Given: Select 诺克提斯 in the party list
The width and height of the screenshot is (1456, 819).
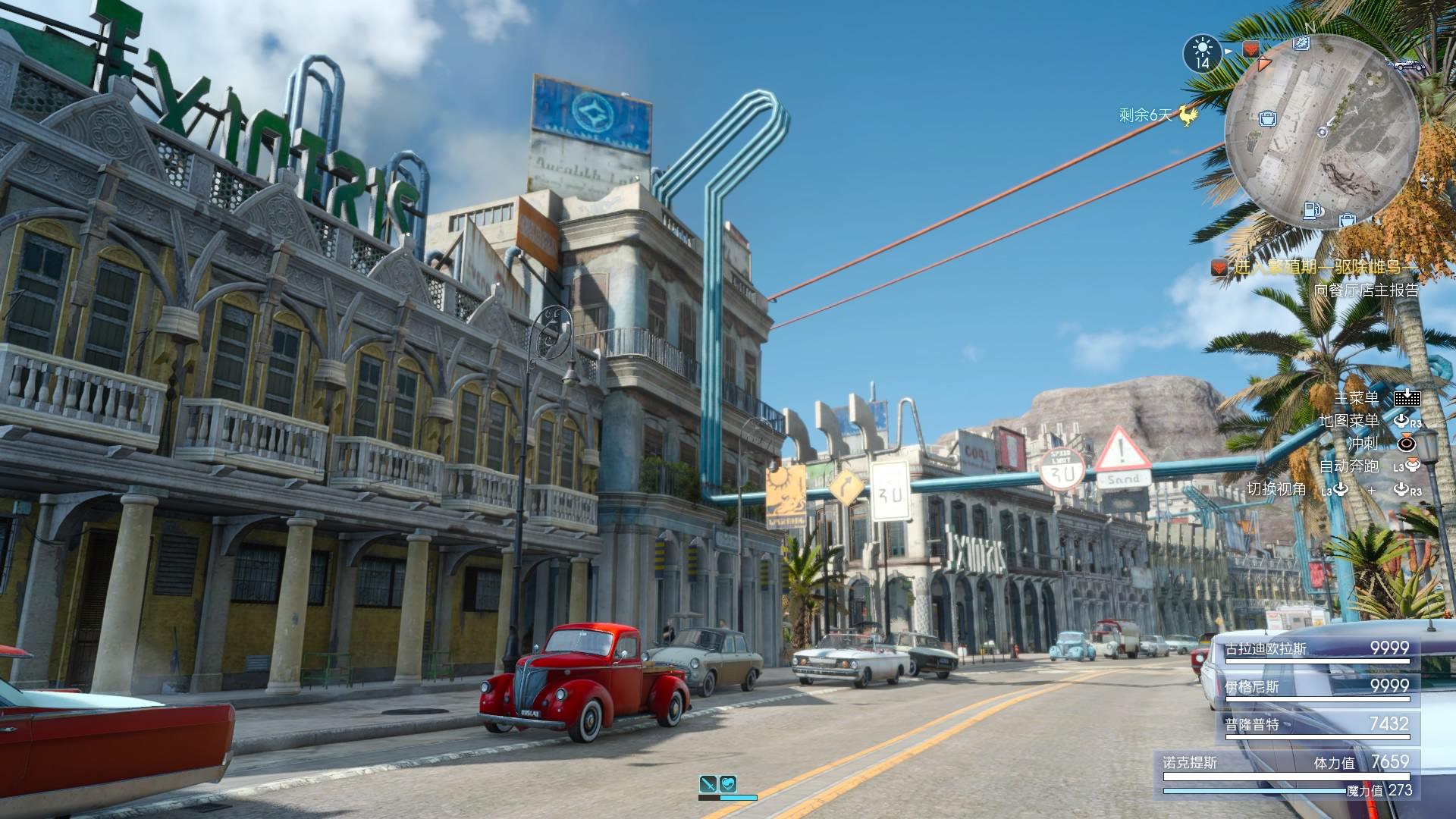Looking at the screenshot, I should (x=1191, y=763).
